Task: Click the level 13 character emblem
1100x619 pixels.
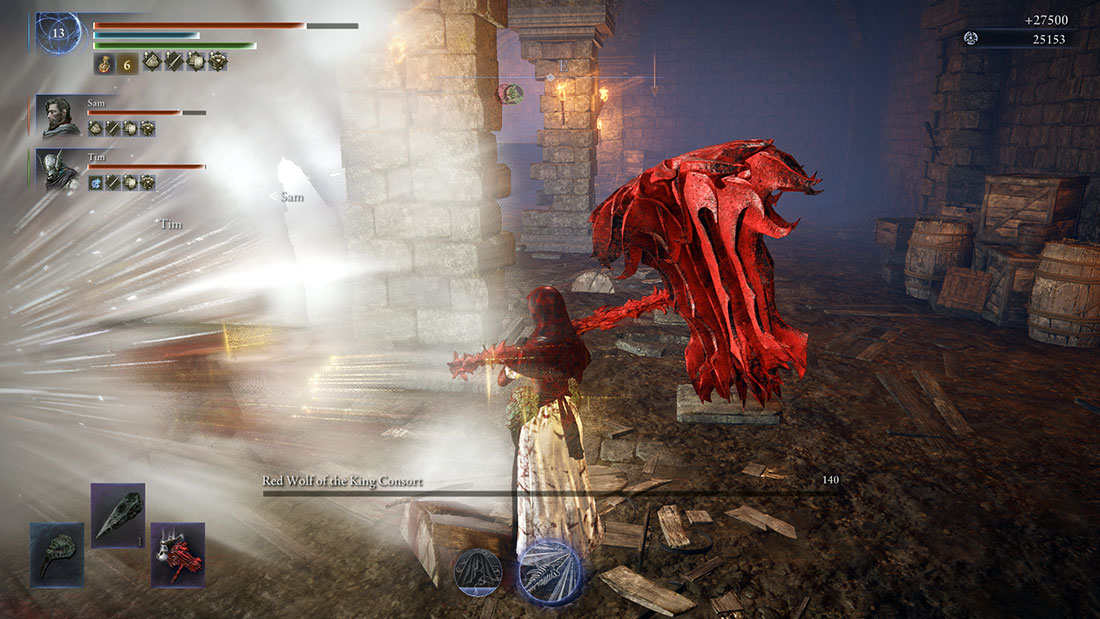Action: (58, 33)
